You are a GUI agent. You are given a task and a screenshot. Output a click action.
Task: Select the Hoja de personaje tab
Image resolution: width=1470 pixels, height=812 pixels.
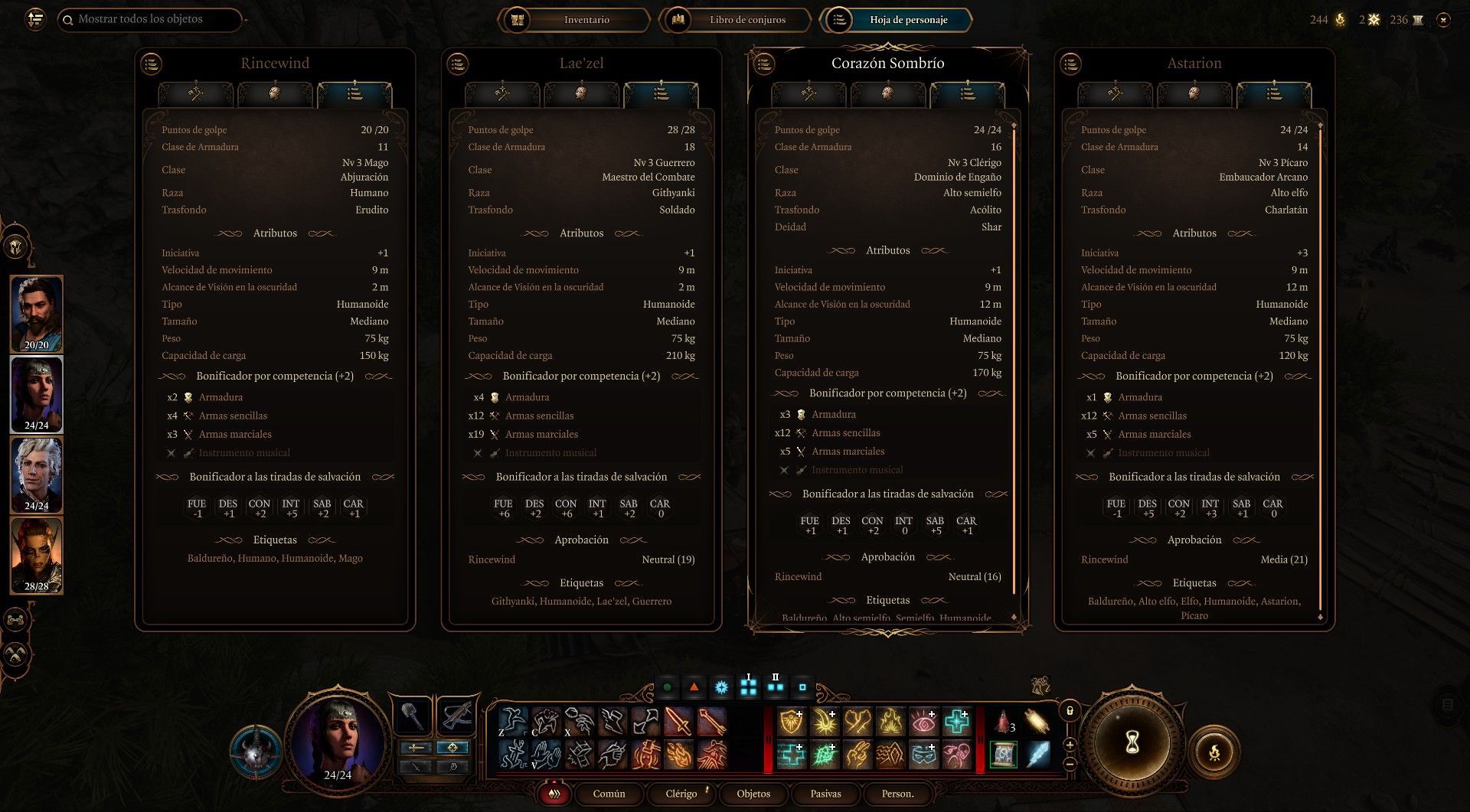(x=896, y=20)
